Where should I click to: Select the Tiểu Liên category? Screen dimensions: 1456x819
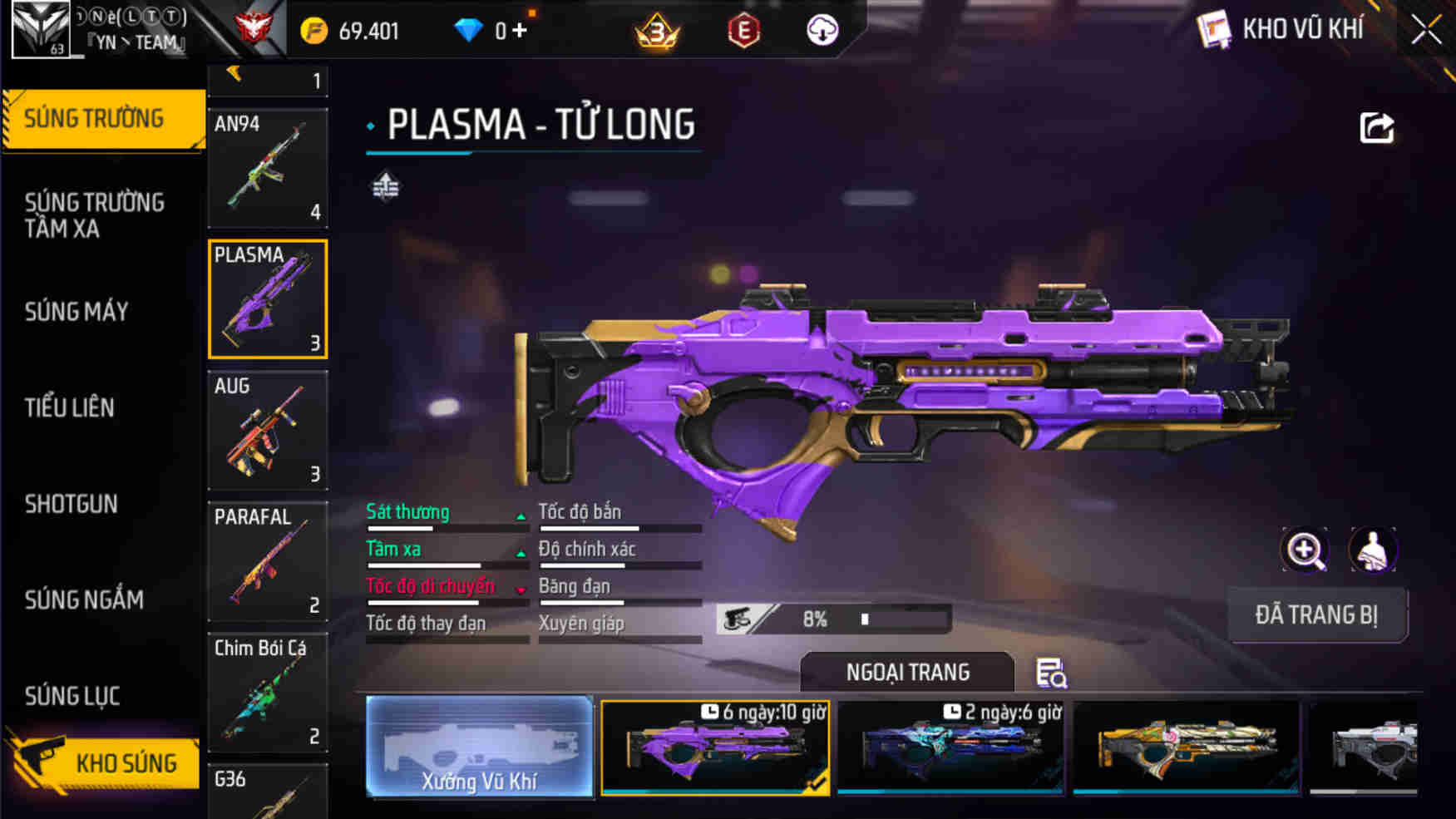pos(70,407)
